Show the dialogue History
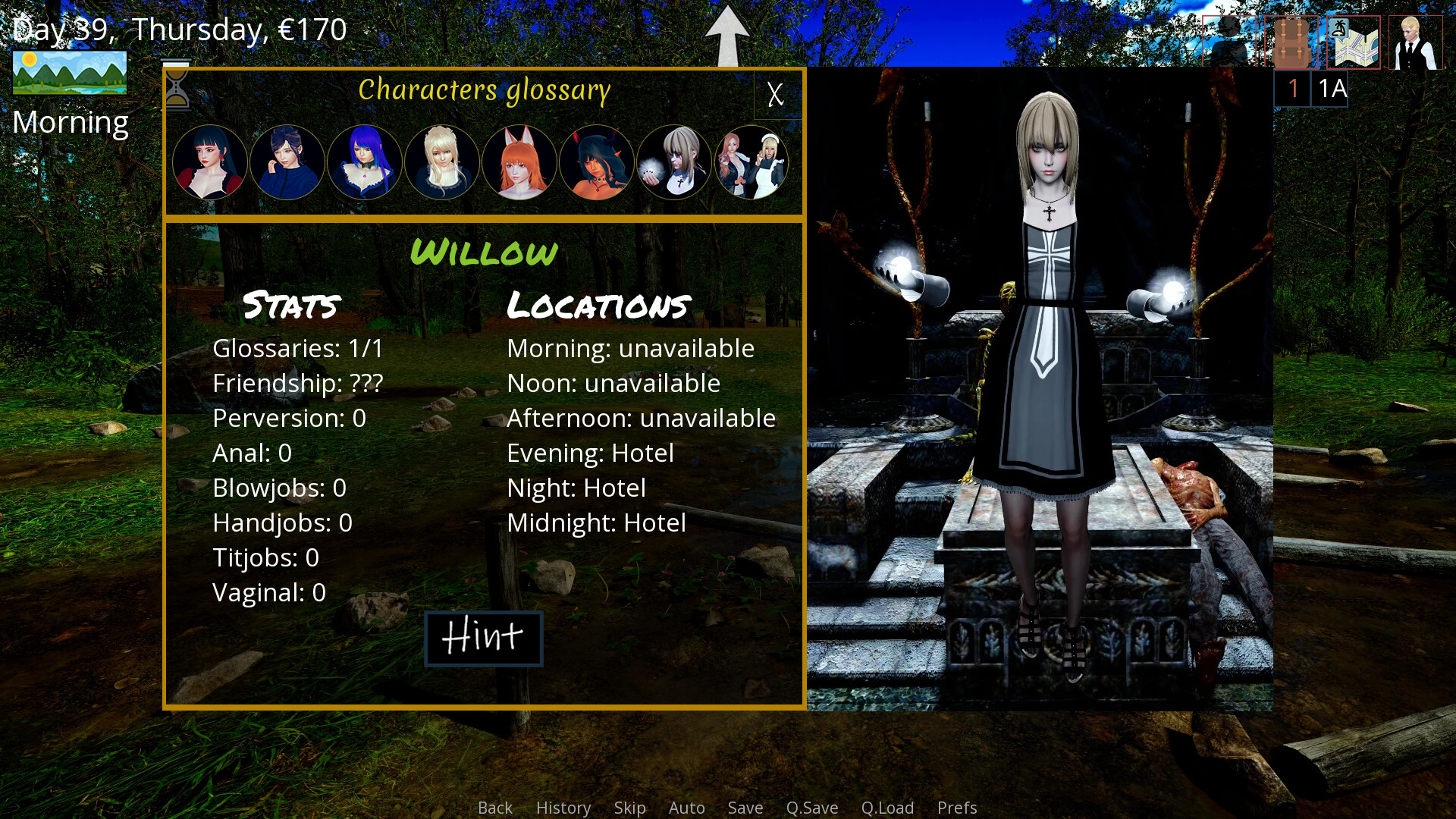Viewport: 1456px width, 819px height. [x=563, y=808]
